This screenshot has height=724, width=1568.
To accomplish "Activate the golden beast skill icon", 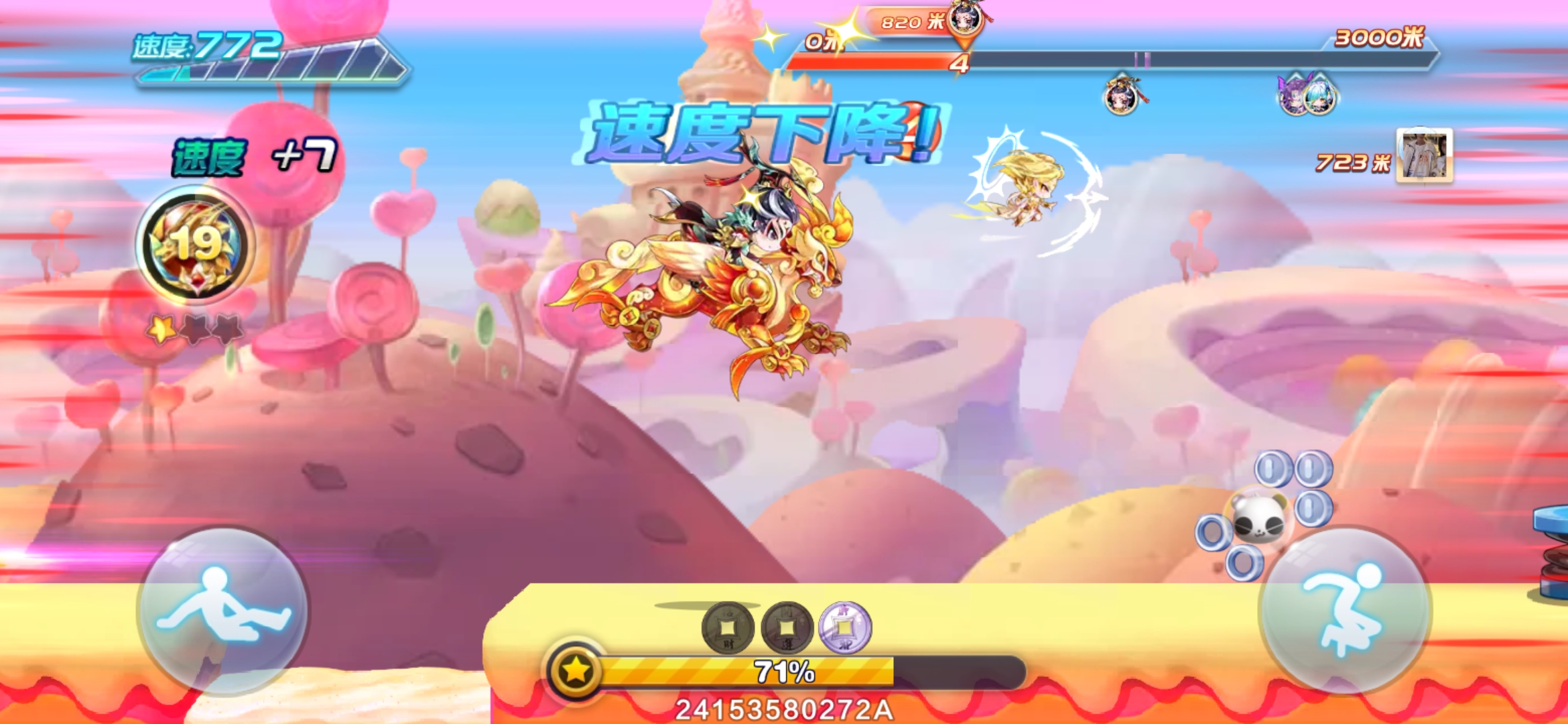I will pos(196,245).
